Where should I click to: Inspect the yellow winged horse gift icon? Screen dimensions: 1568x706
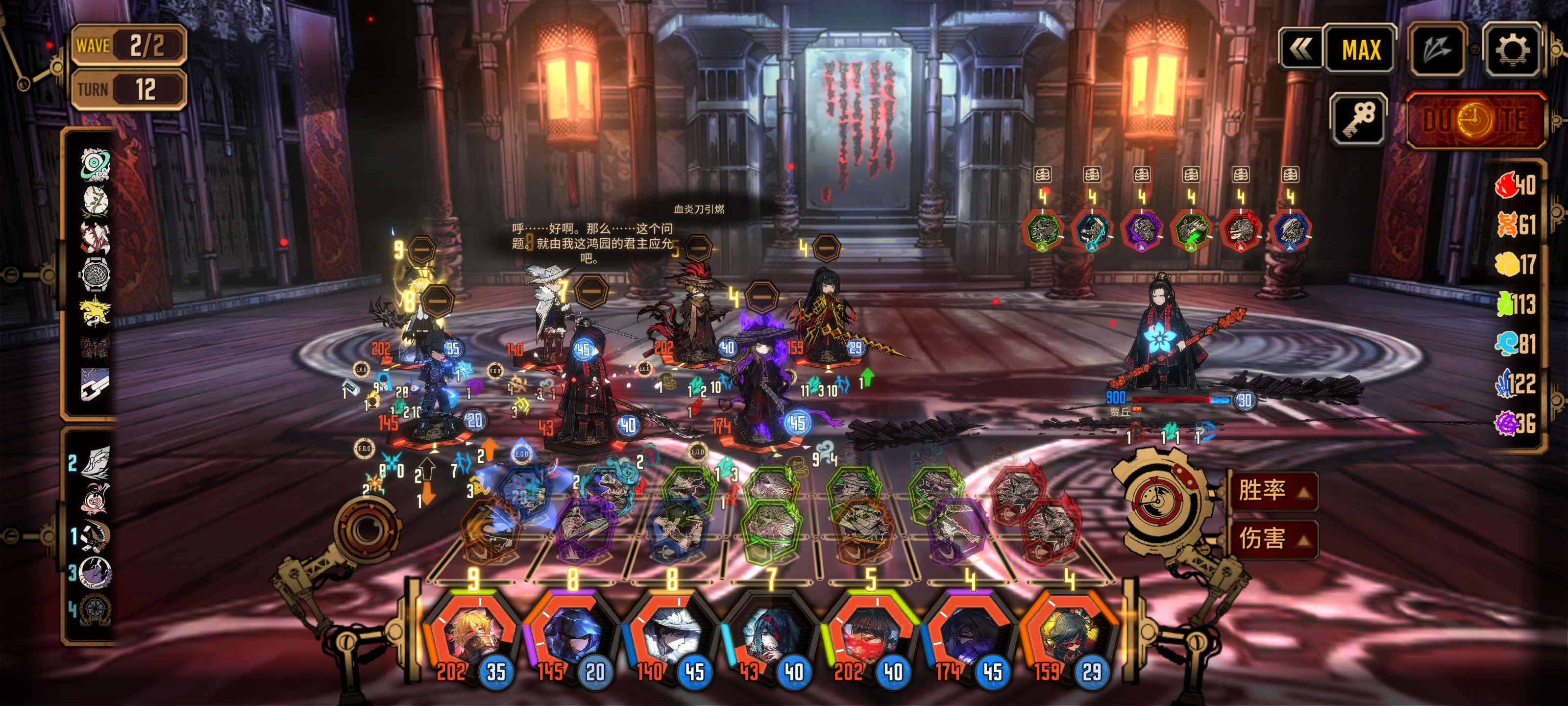pyautogui.click(x=95, y=311)
